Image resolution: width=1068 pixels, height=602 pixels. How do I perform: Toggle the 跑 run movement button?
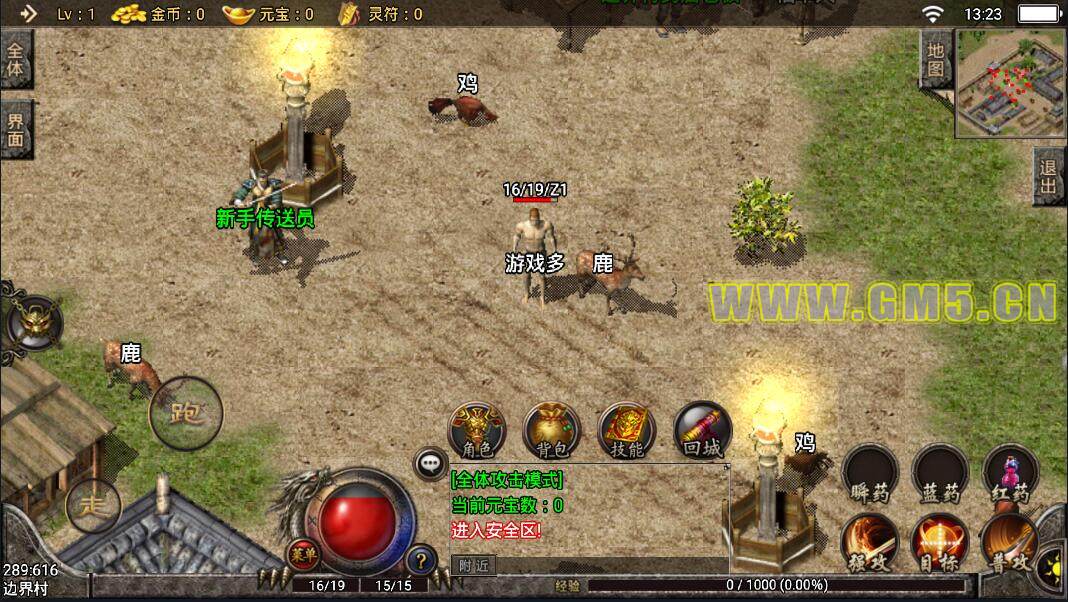tap(186, 410)
